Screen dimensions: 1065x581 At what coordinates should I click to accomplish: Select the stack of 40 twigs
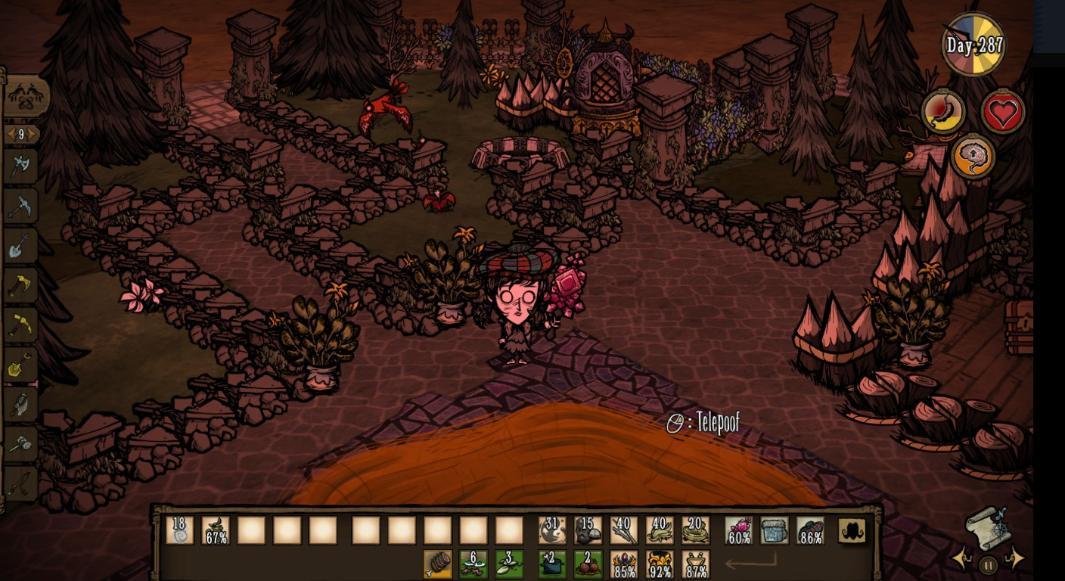click(x=624, y=530)
